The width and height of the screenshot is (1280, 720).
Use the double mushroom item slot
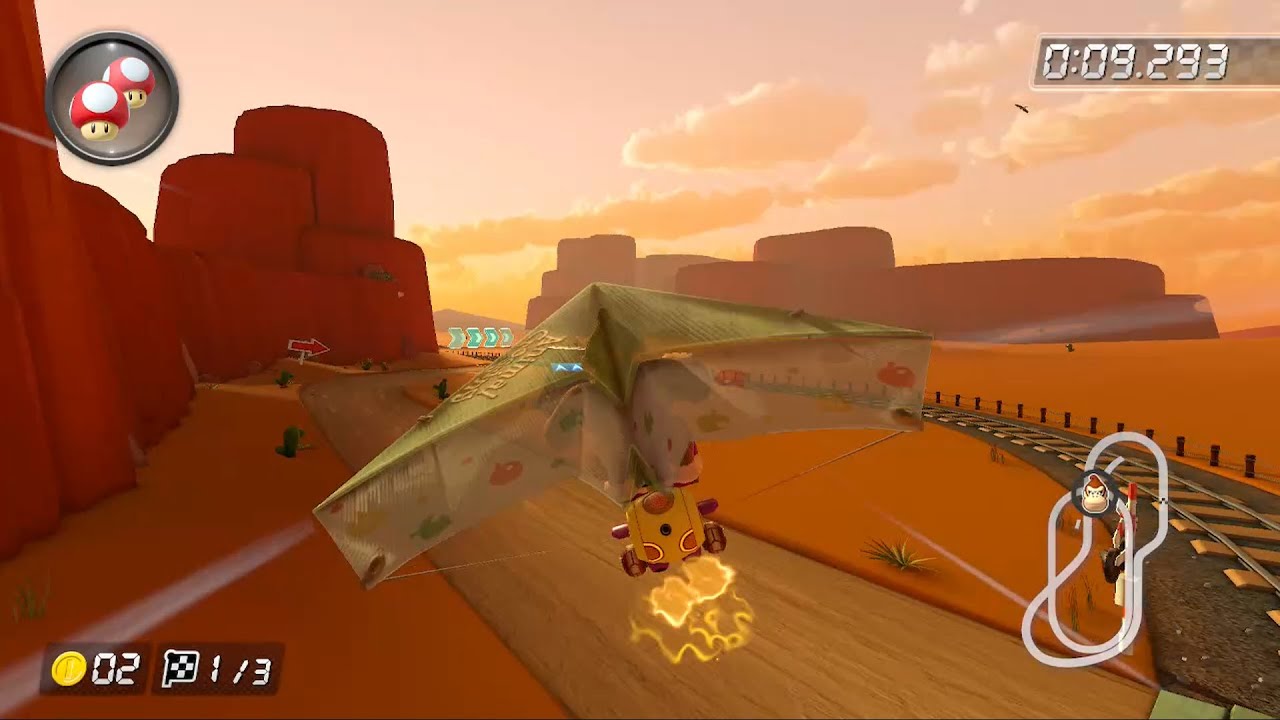tap(112, 98)
